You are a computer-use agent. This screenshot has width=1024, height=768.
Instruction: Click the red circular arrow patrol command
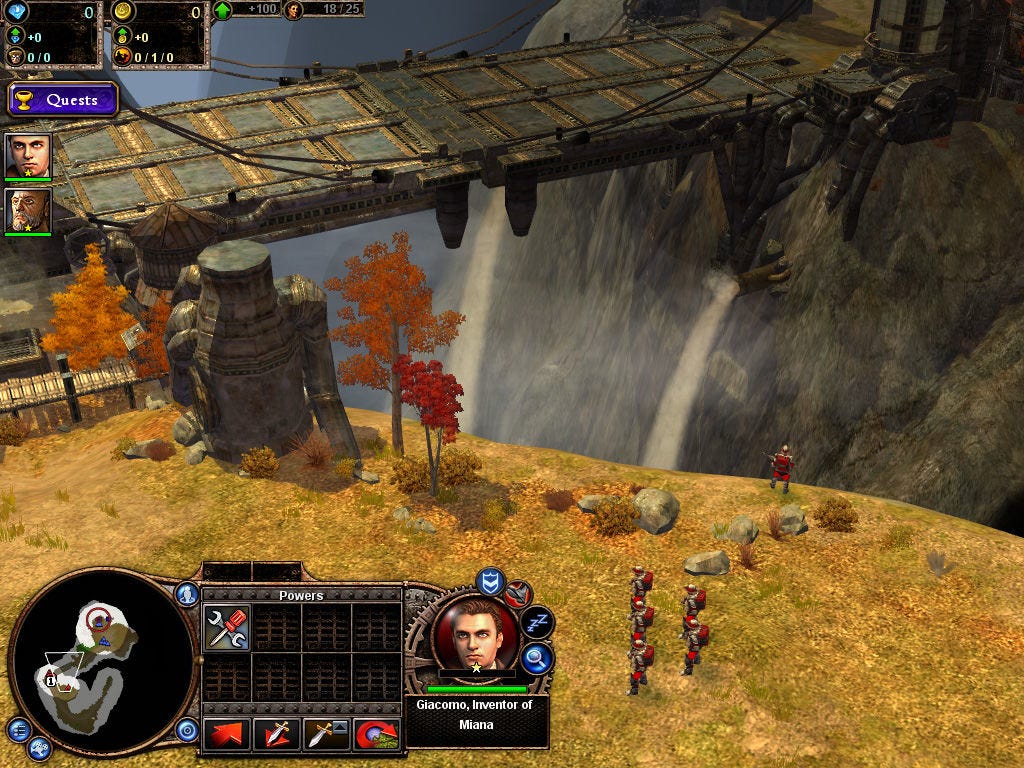tap(377, 734)
